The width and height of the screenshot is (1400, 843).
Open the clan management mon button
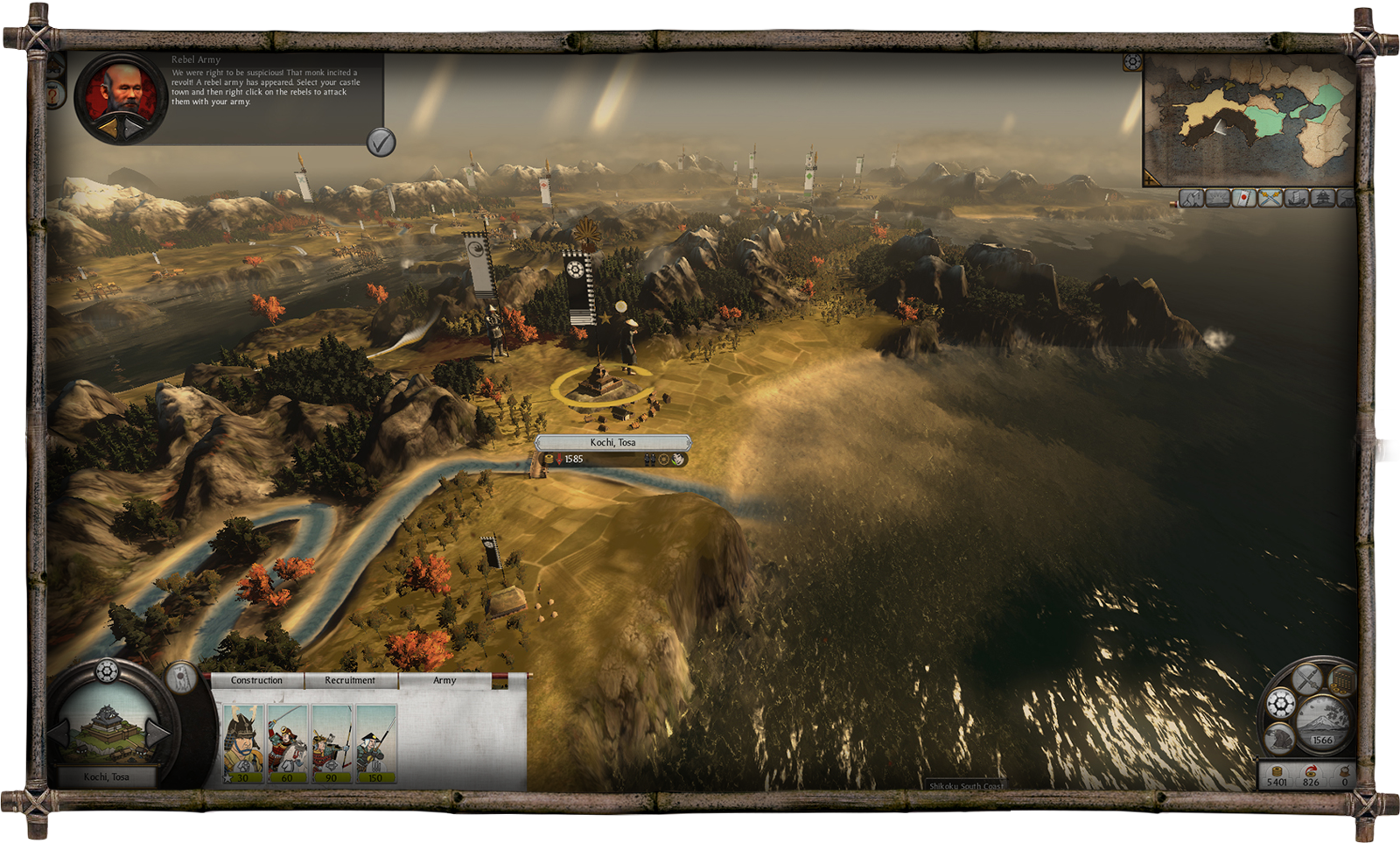click(x=1281, y=704)
